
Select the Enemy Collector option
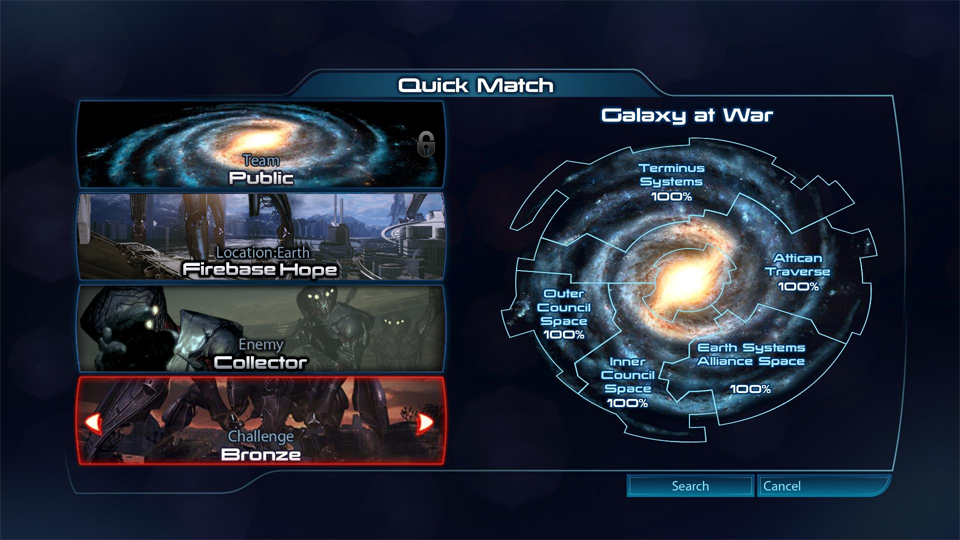click(x=261, y=328)
